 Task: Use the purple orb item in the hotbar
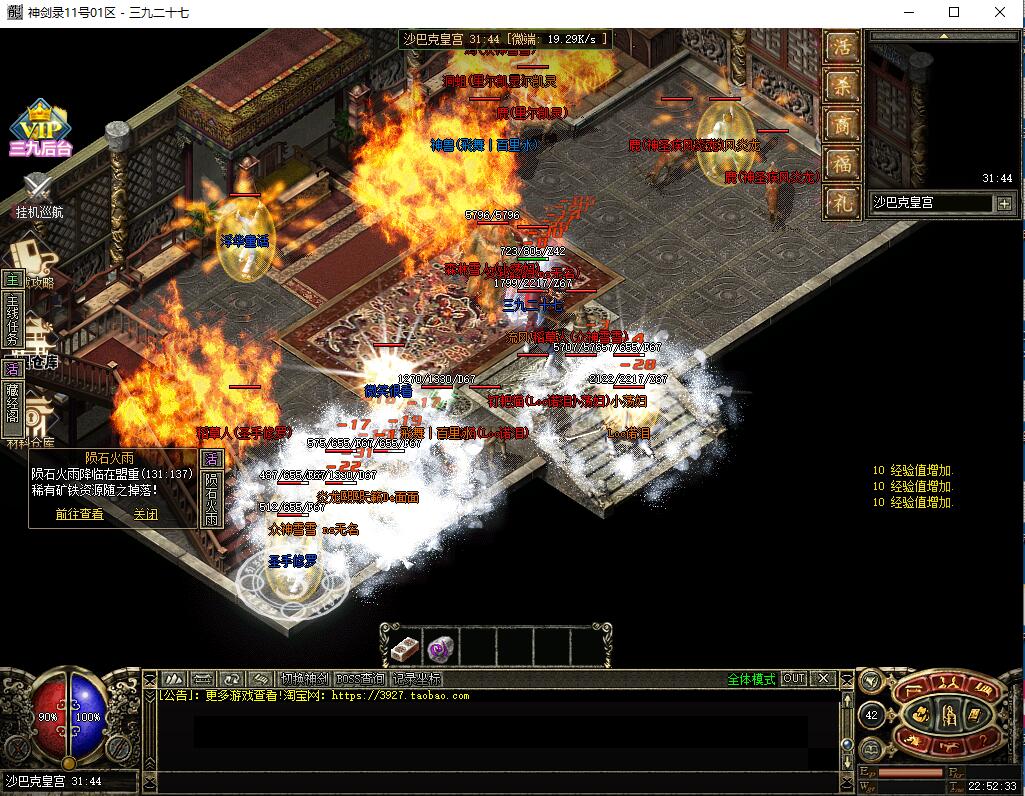(x=440, y=647)
